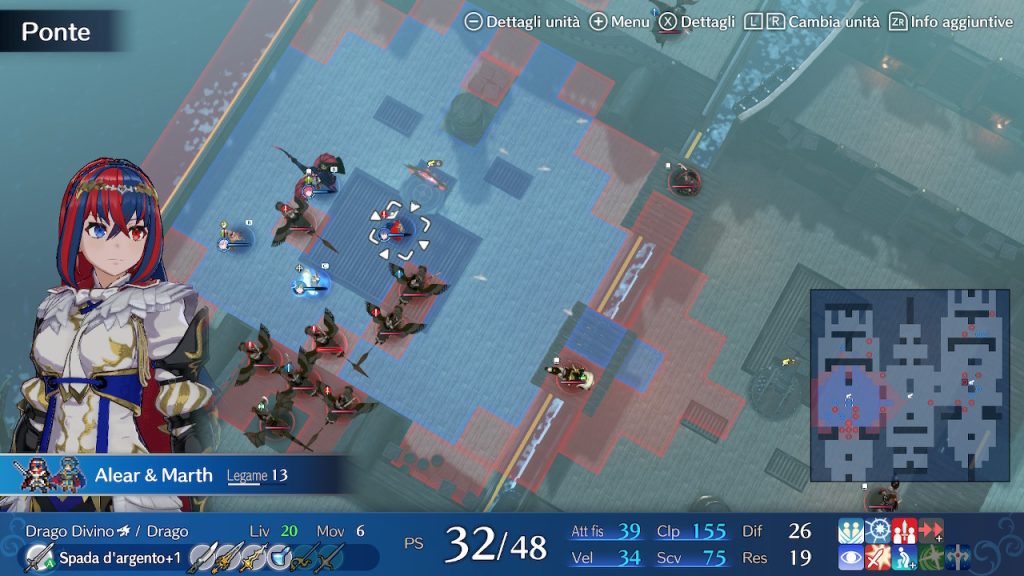Show the Ponte terrain label
Viewport: 1024px width, 576px height.
click(56, 31)
